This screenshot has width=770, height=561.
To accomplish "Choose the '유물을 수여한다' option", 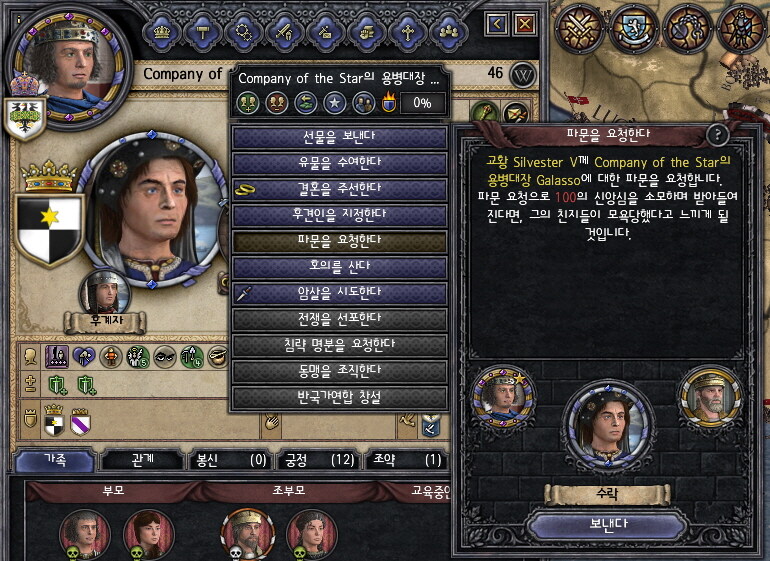I will [339, 162].
